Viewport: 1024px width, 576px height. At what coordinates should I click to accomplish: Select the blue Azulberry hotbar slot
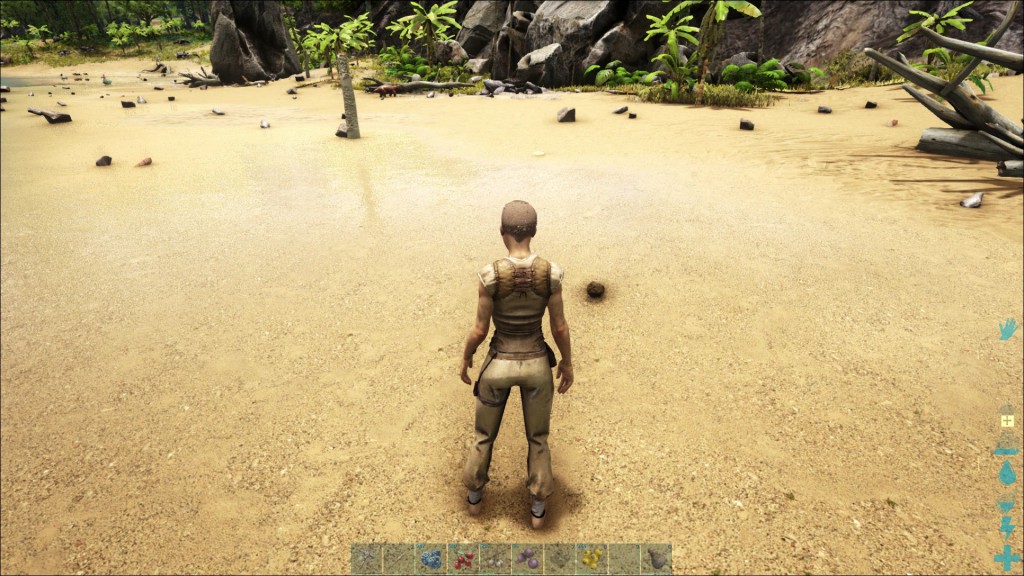pos(431,559)
